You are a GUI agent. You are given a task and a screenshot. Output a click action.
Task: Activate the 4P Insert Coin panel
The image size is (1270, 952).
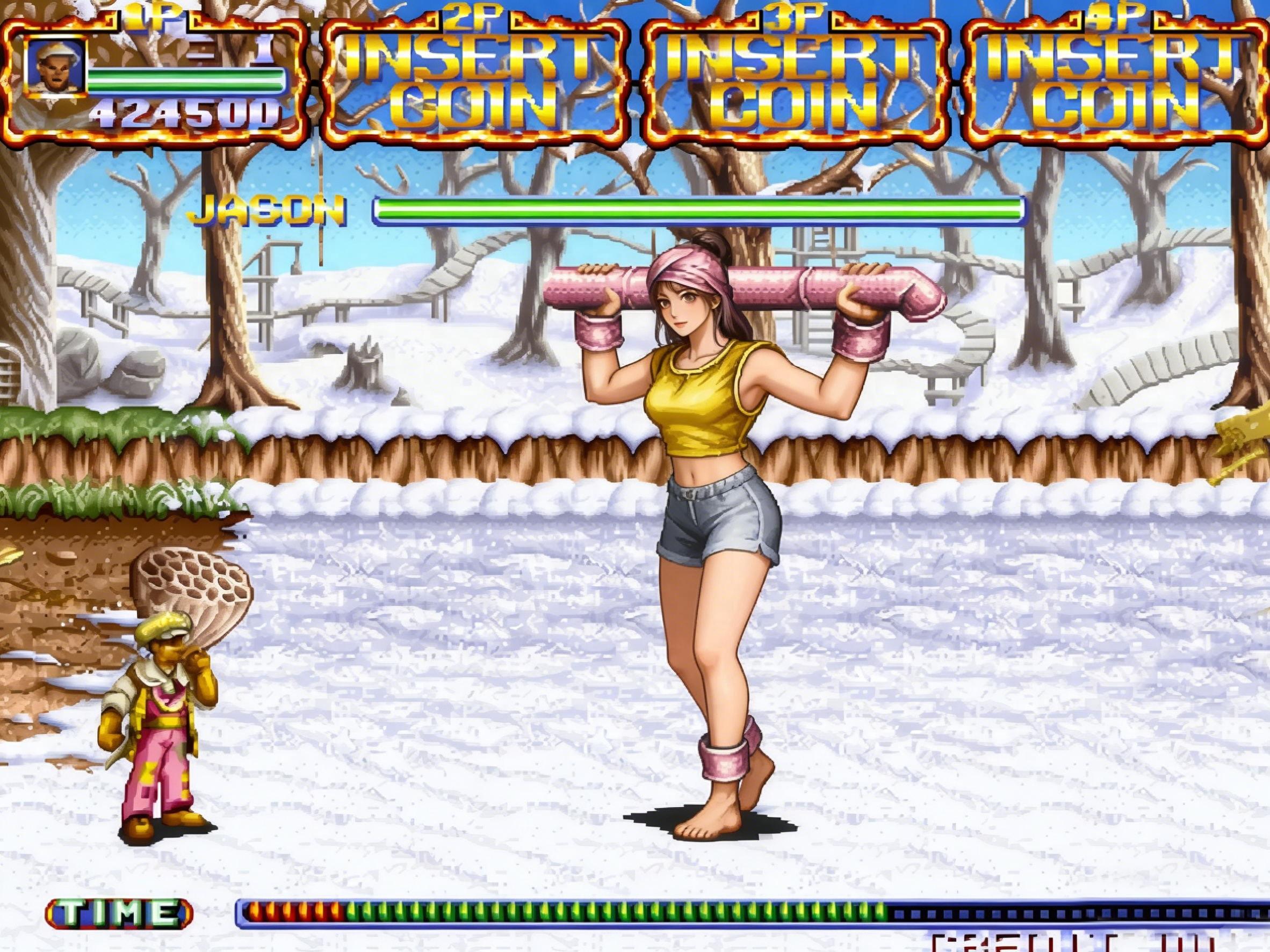(x=1116, y=82)
